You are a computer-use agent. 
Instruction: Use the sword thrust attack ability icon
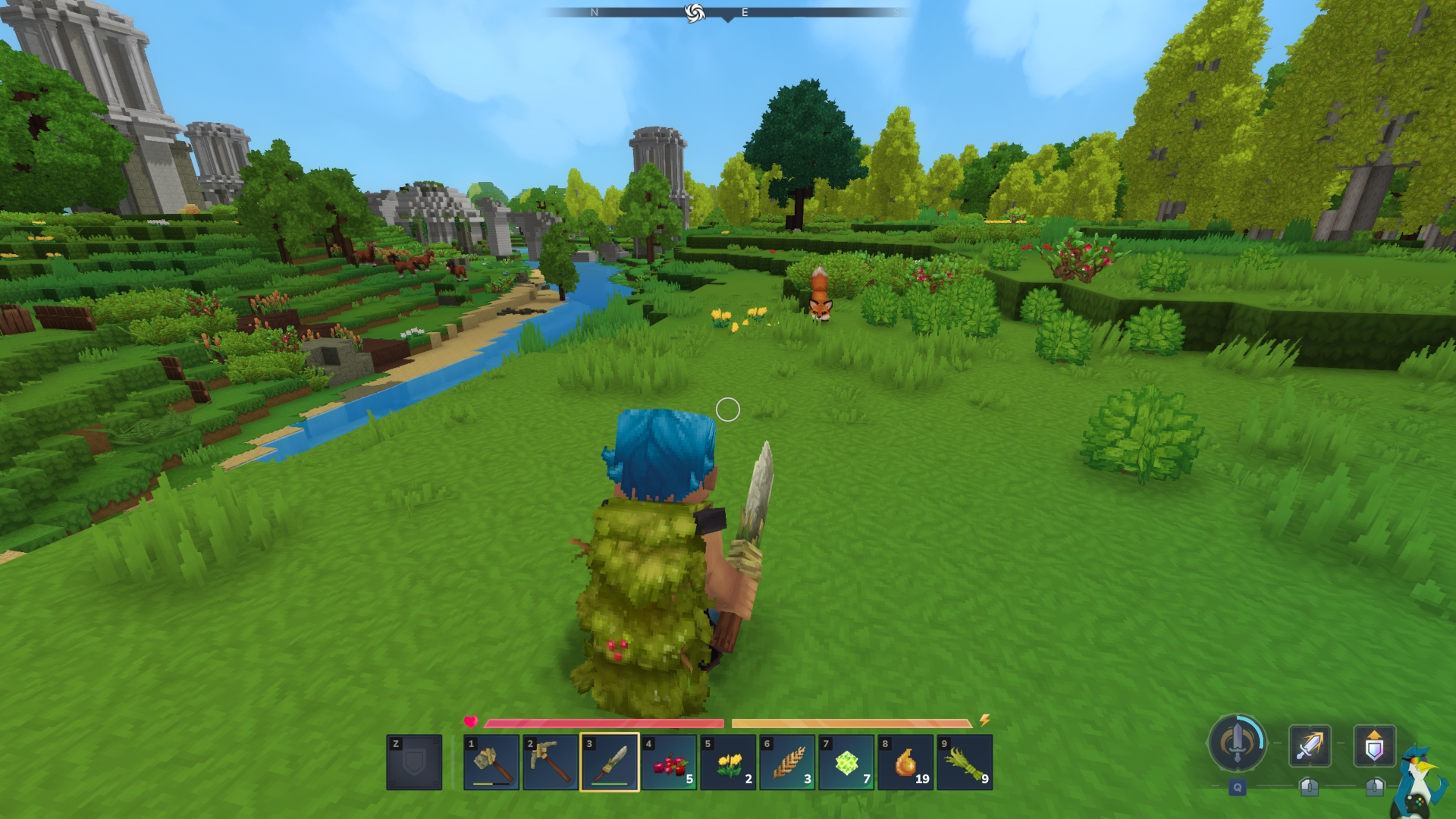1310,745
